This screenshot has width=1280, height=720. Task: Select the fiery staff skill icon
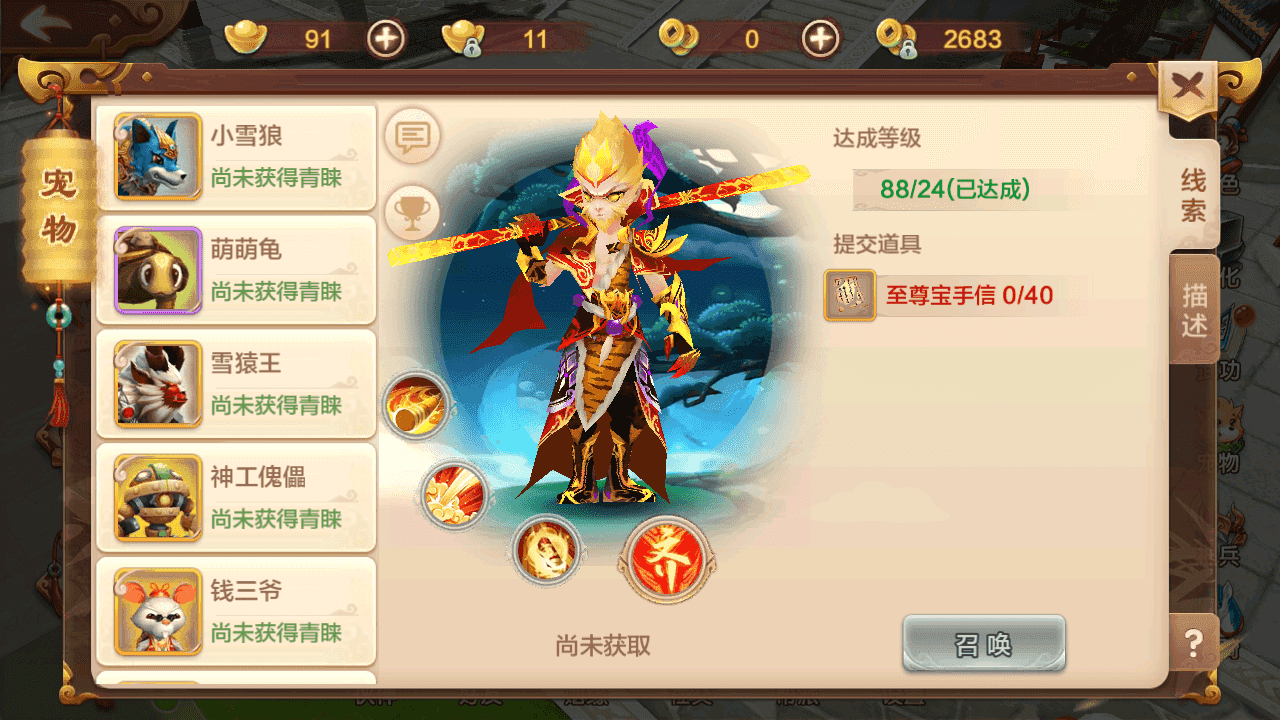[416, 408]
